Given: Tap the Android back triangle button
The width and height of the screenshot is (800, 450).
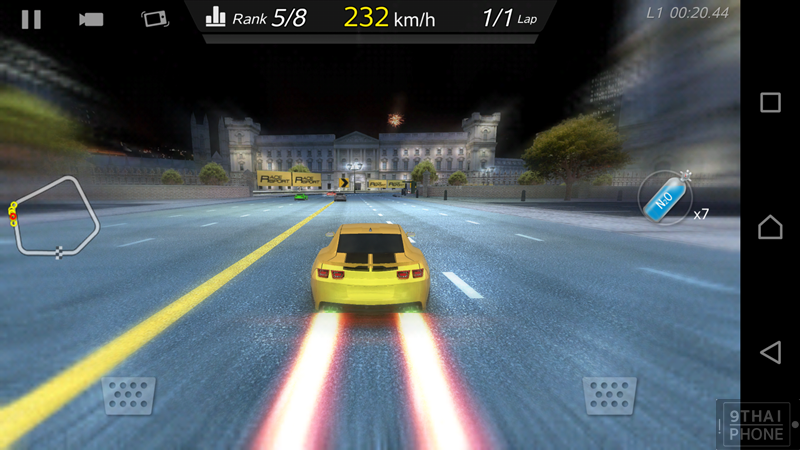Looking at the screenshot, I should click(770, 352).
